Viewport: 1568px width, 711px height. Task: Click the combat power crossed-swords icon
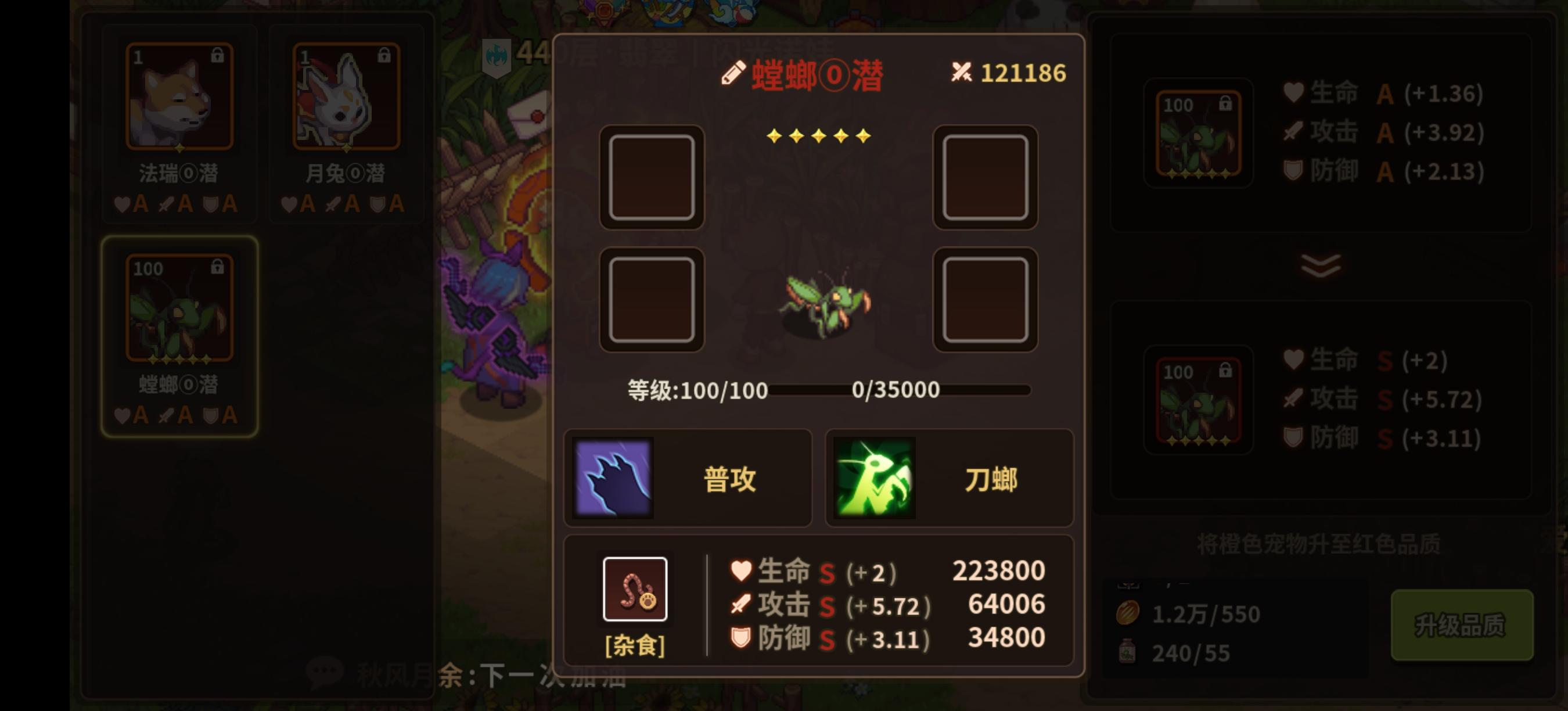(x=962, y=72)
